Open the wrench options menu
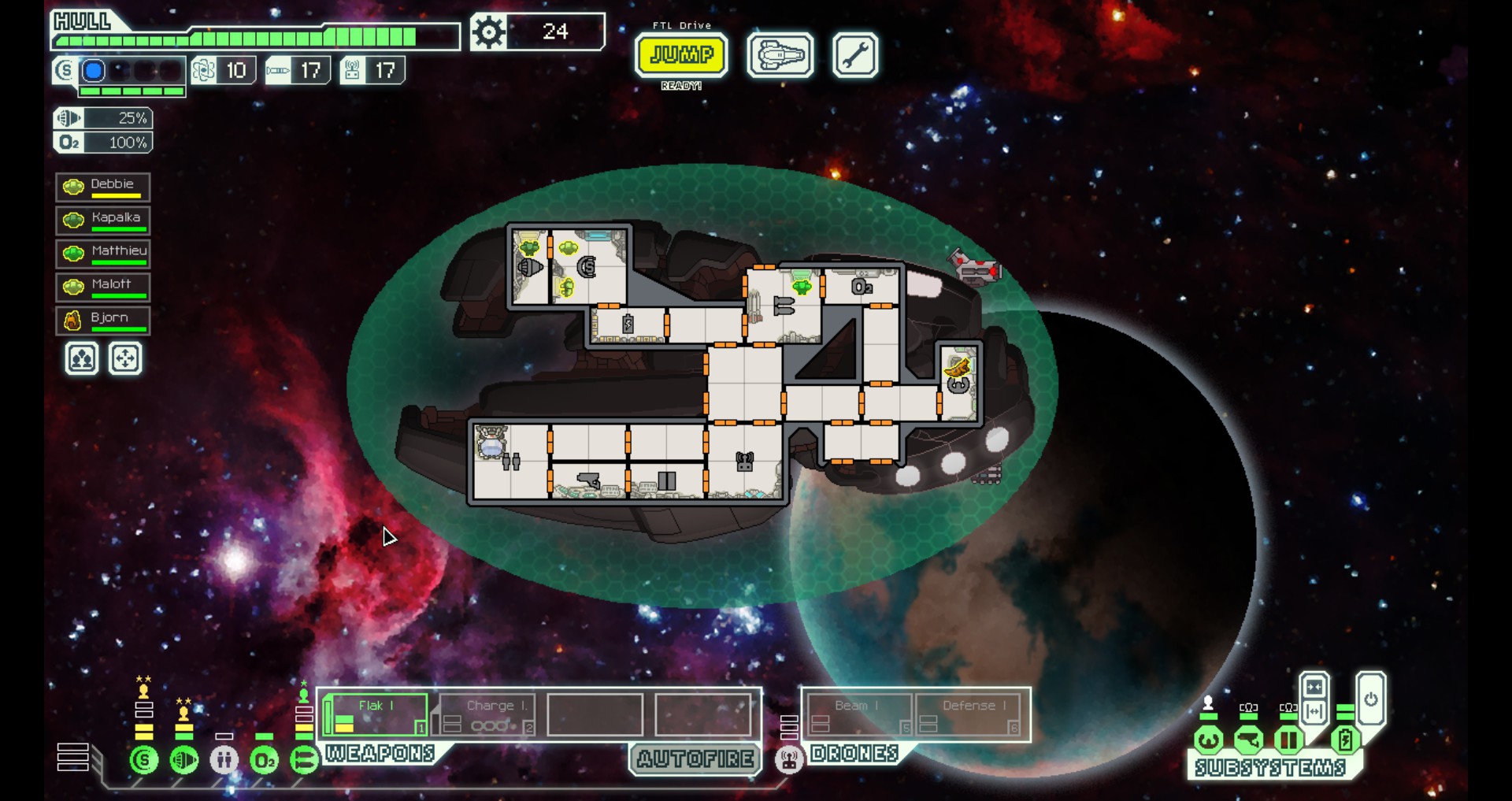 click(854, 55)
